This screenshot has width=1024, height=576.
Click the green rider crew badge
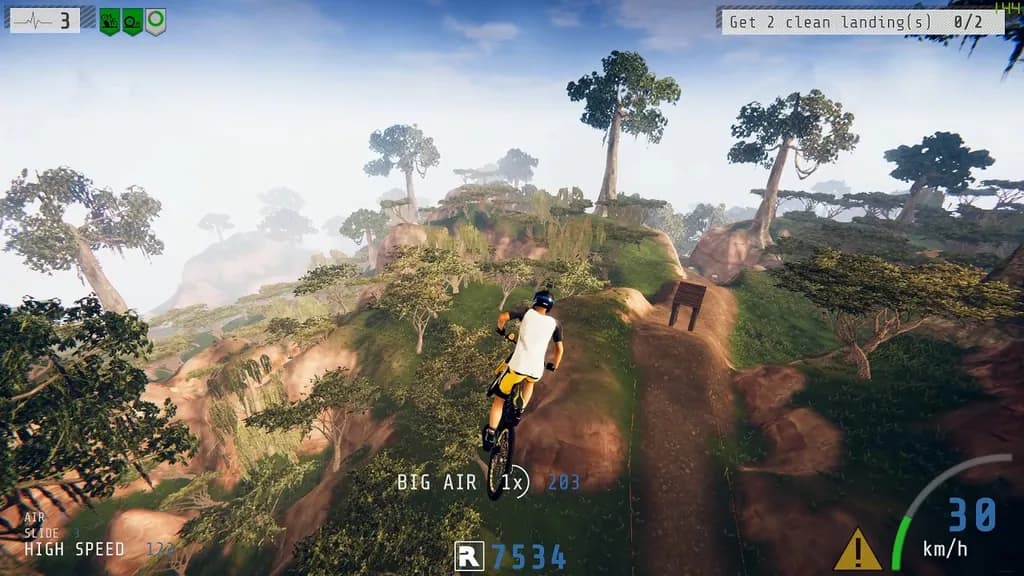(109, 21)
